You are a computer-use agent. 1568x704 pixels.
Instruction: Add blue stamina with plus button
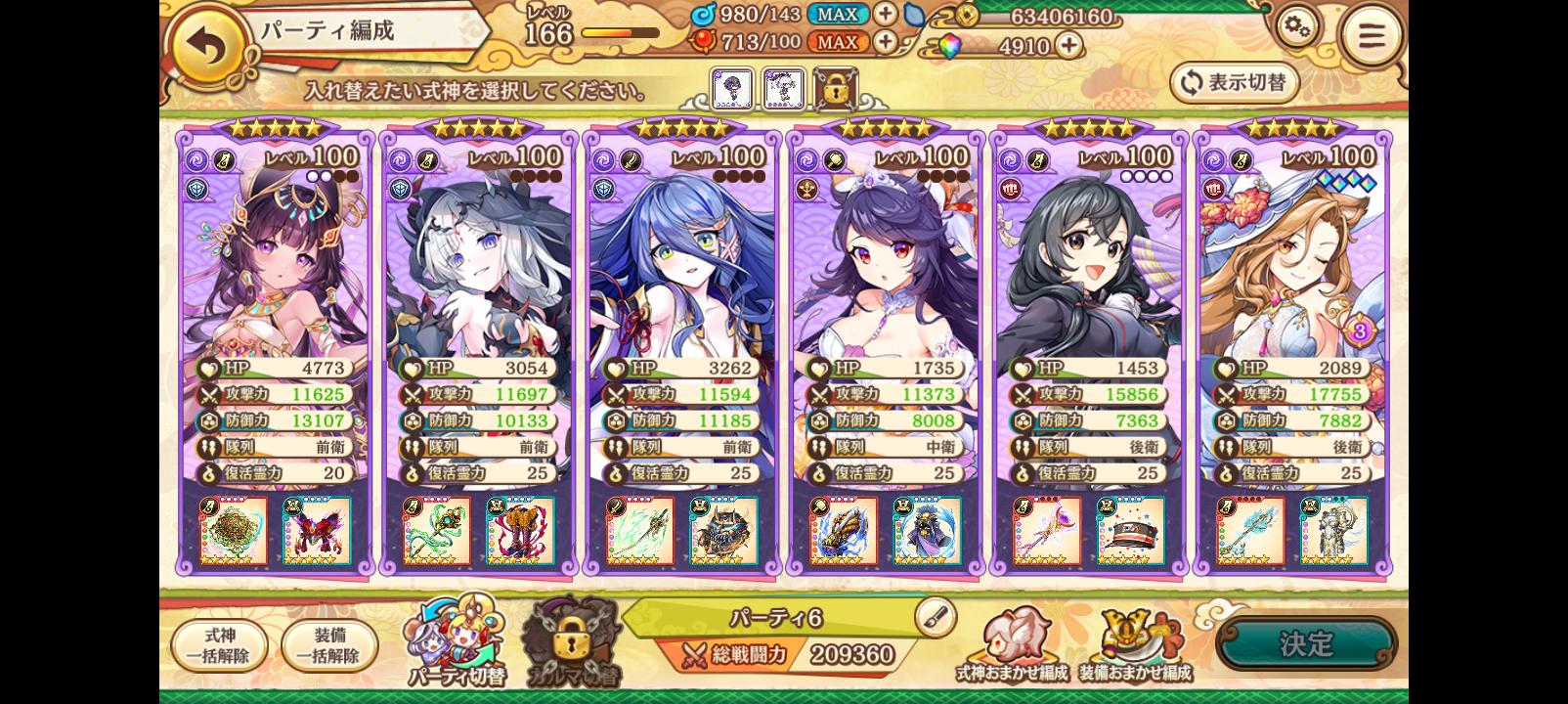[885, 14]
